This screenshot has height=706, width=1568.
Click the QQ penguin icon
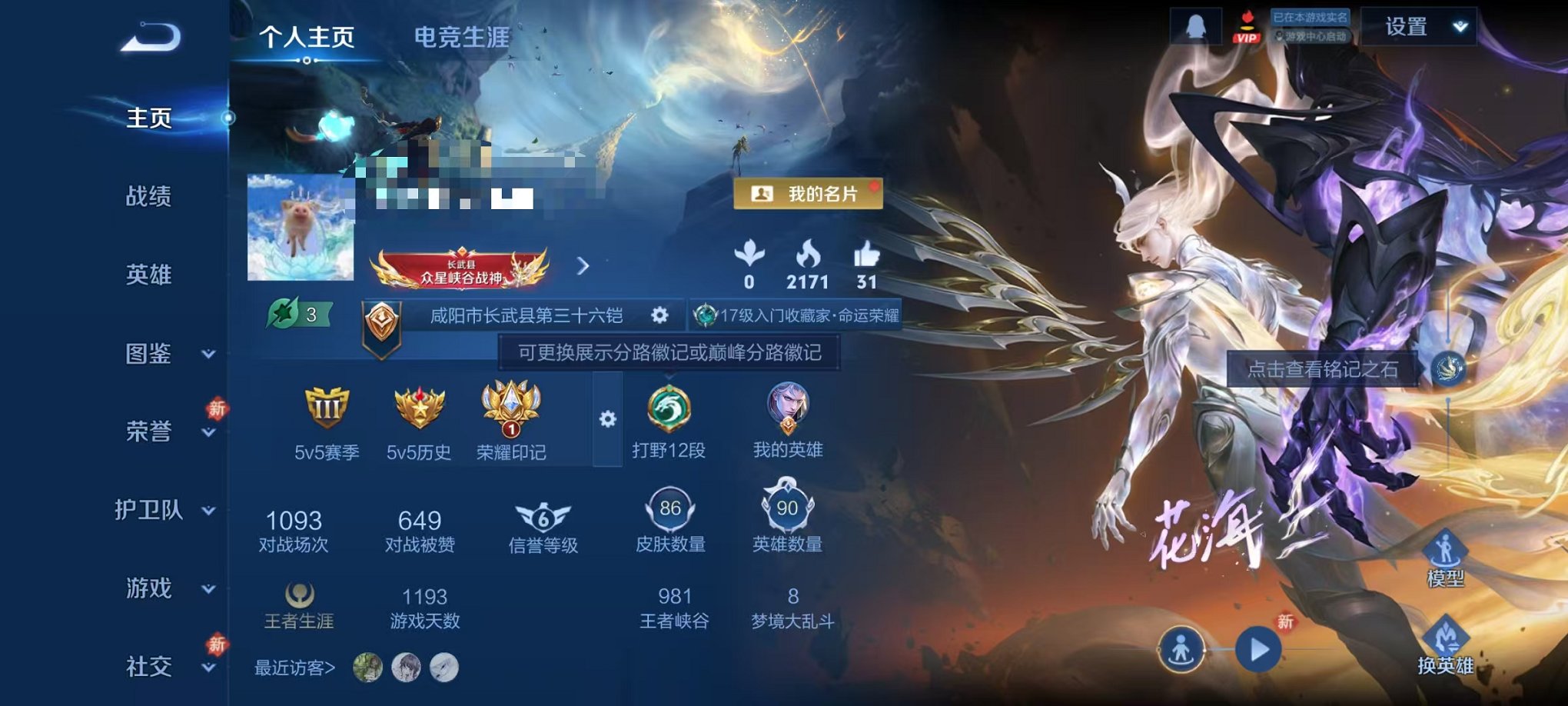pos(1196,25)
